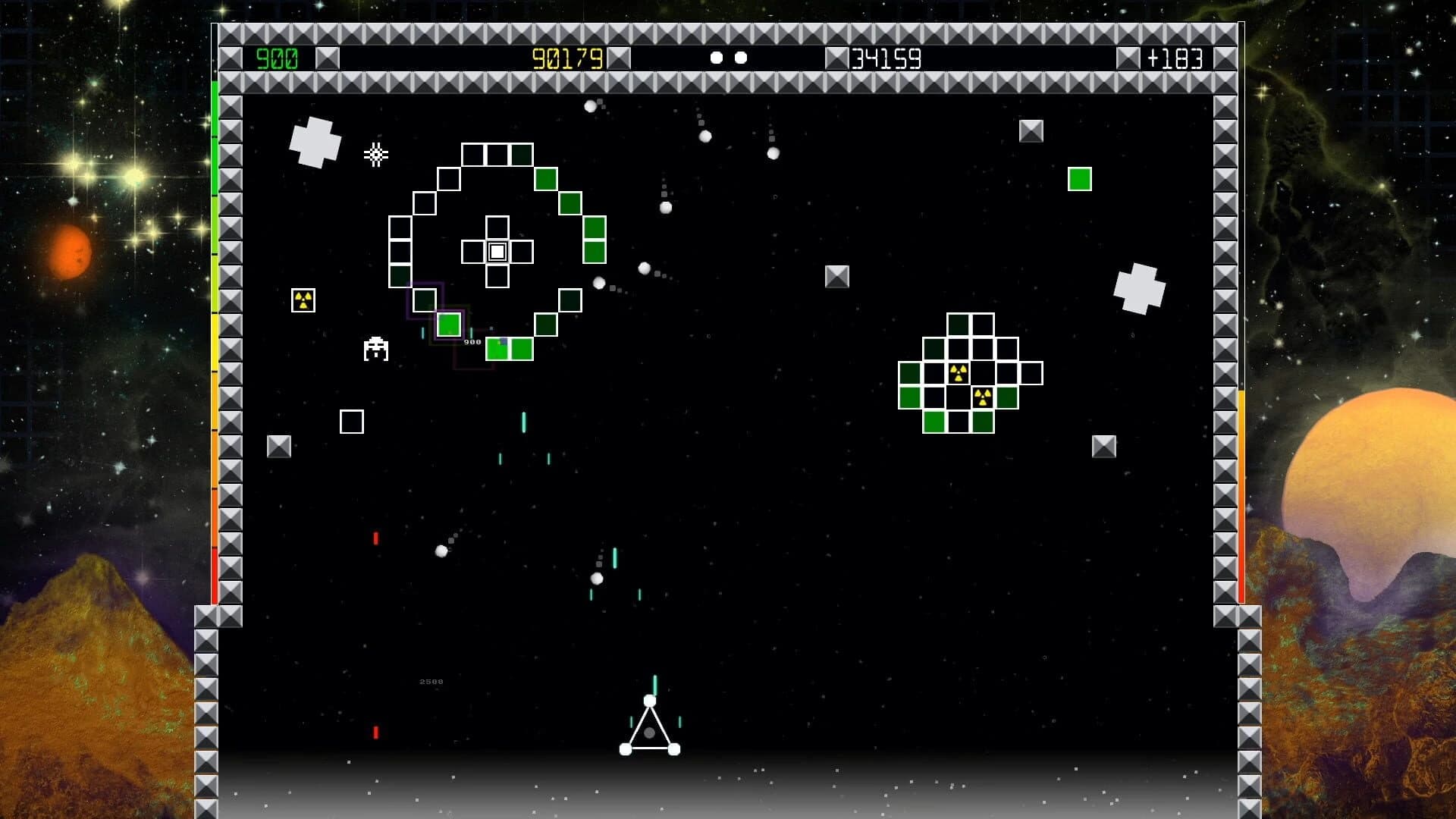Click the bright green block beside the 900 label

(x=448, y=325)
